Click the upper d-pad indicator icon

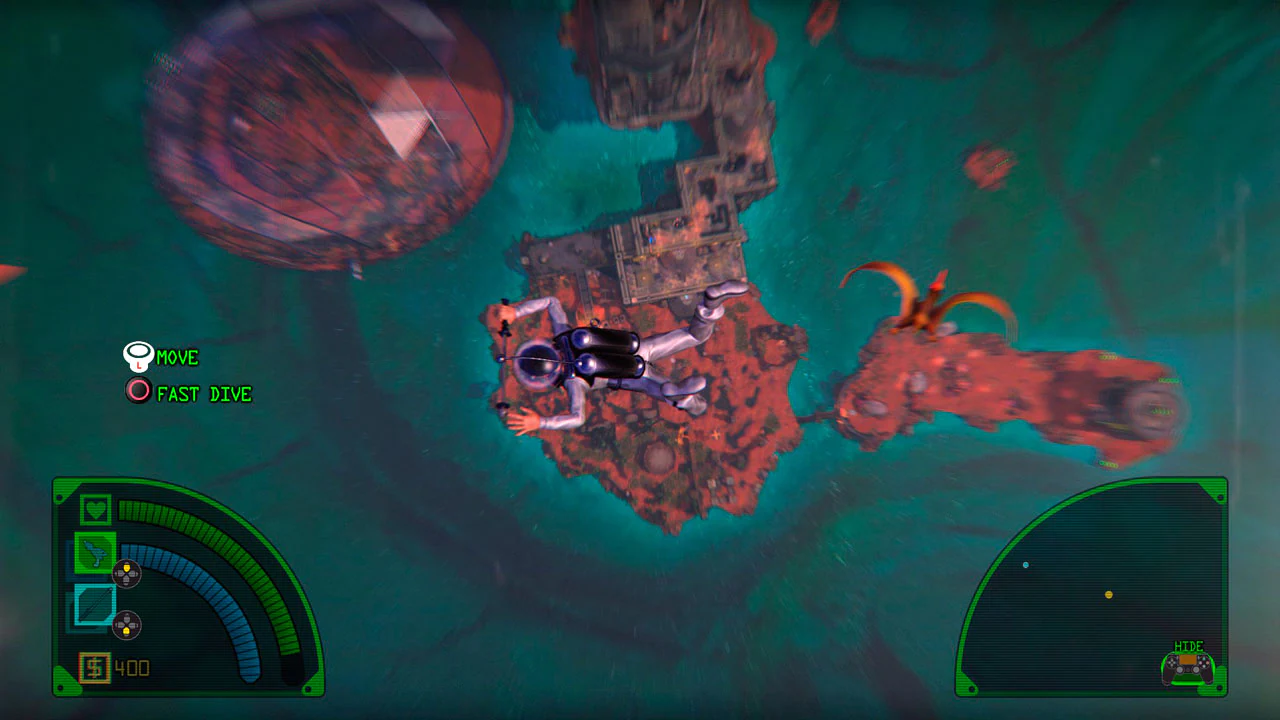[x=127, y=572]
